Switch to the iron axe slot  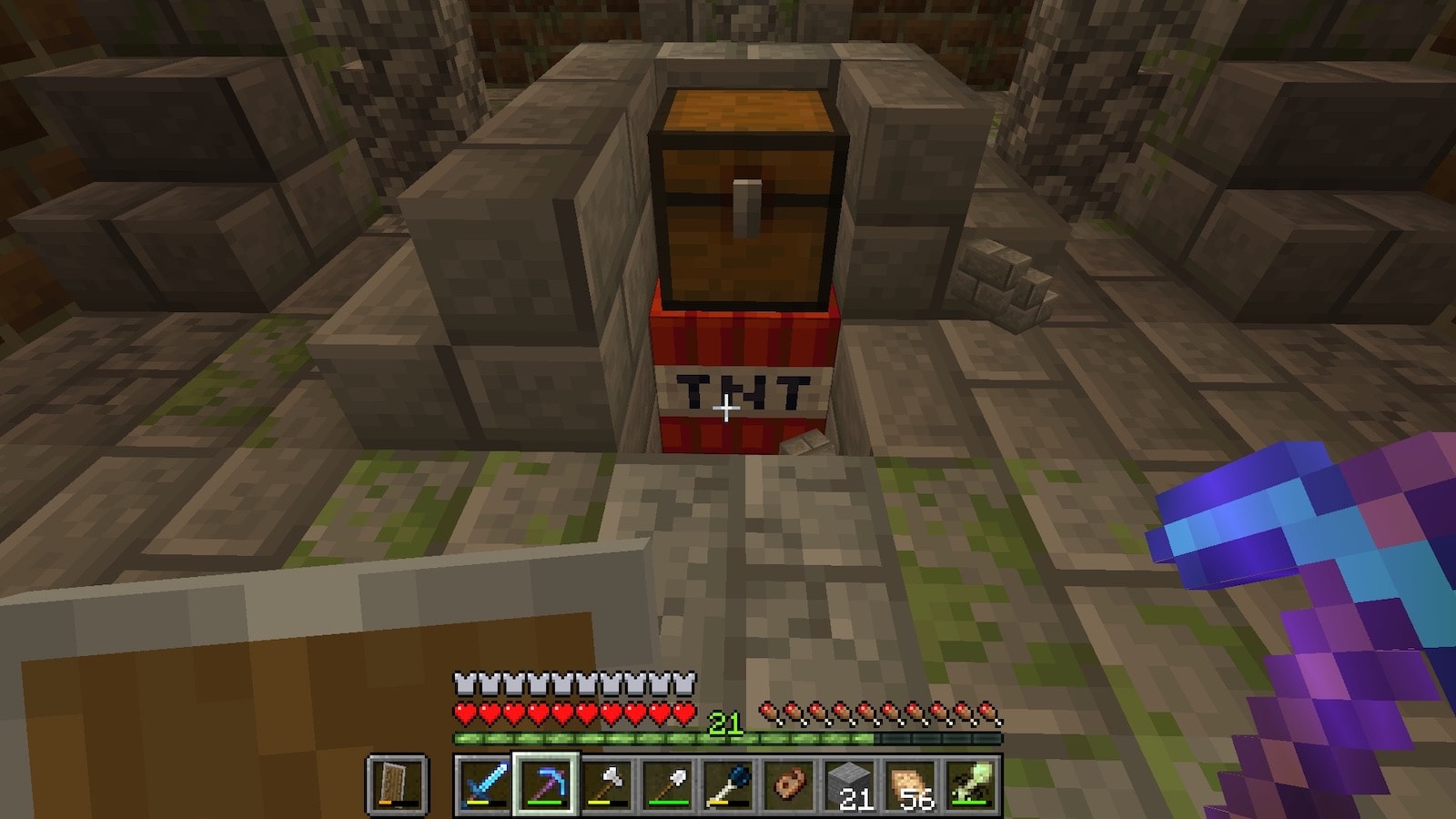tap(606, 784)
